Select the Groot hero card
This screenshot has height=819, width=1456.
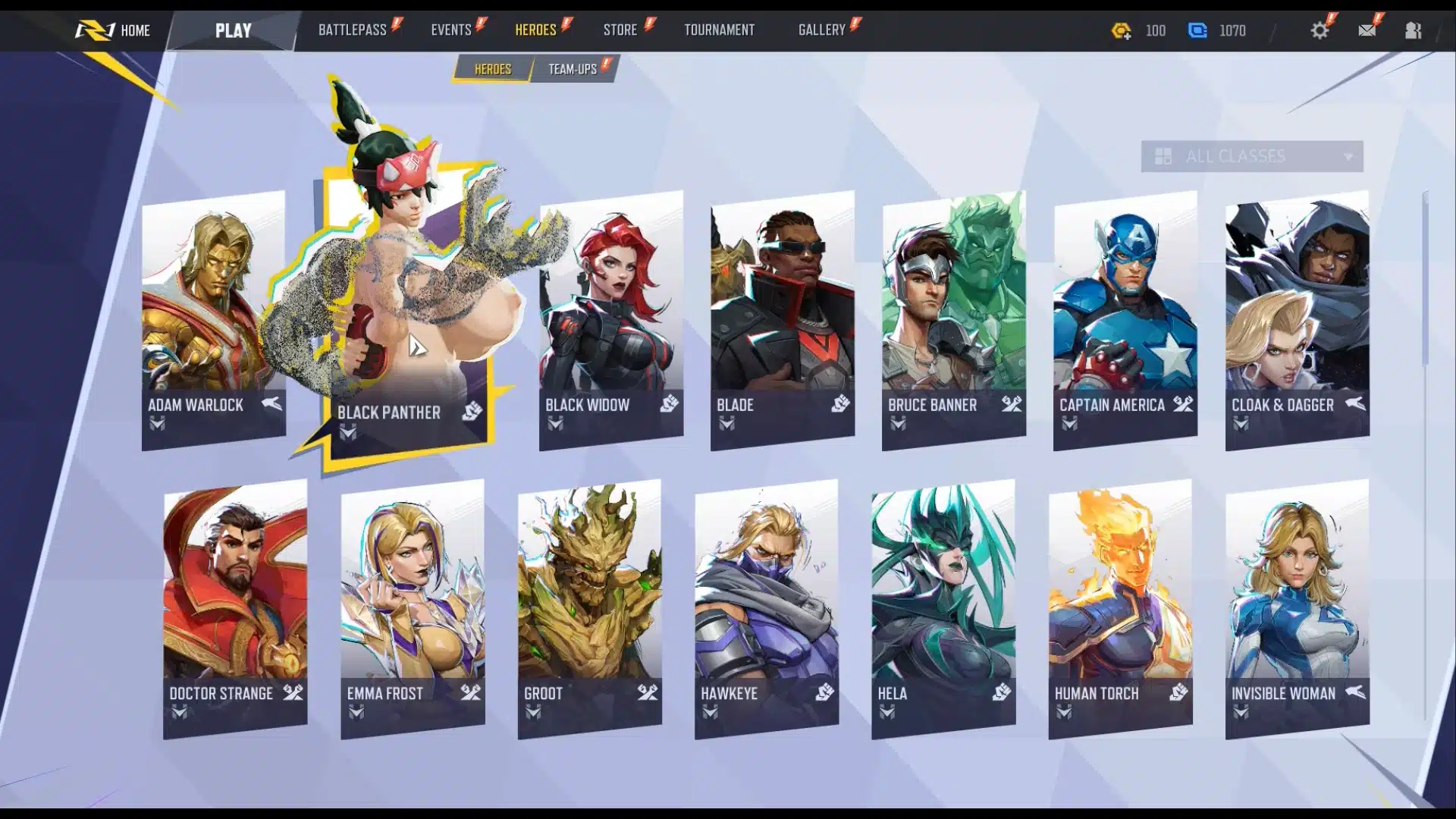[589, 607]
